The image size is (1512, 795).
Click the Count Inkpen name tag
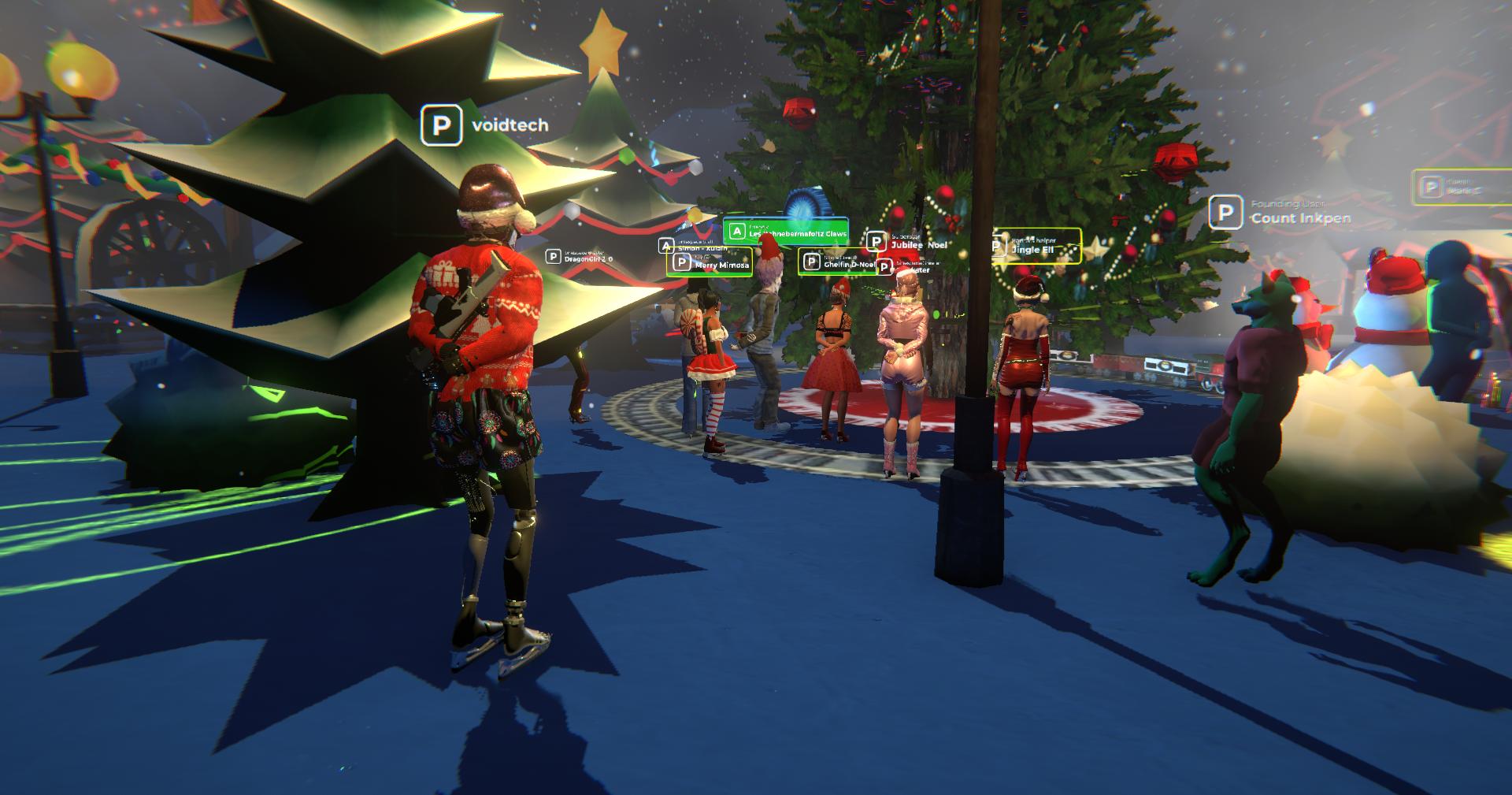pyautogui.click(x=1281, y=213)
